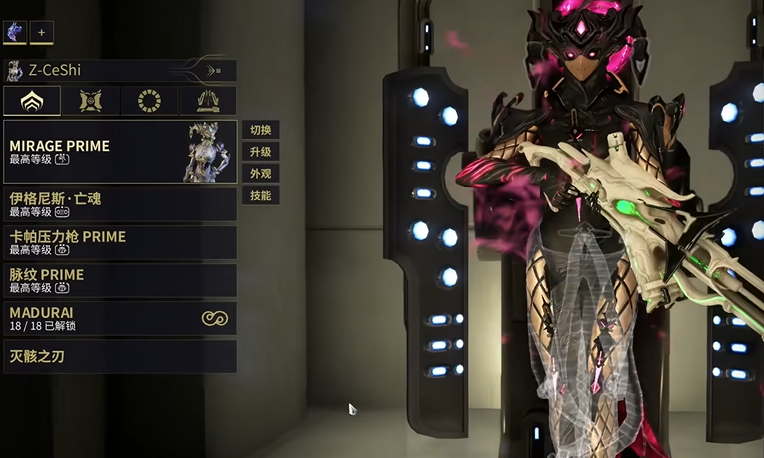This screenshot has height=458, width=764.
Task: Select the Mirage Prime warframe row
Action: click(x=120, y=152)
